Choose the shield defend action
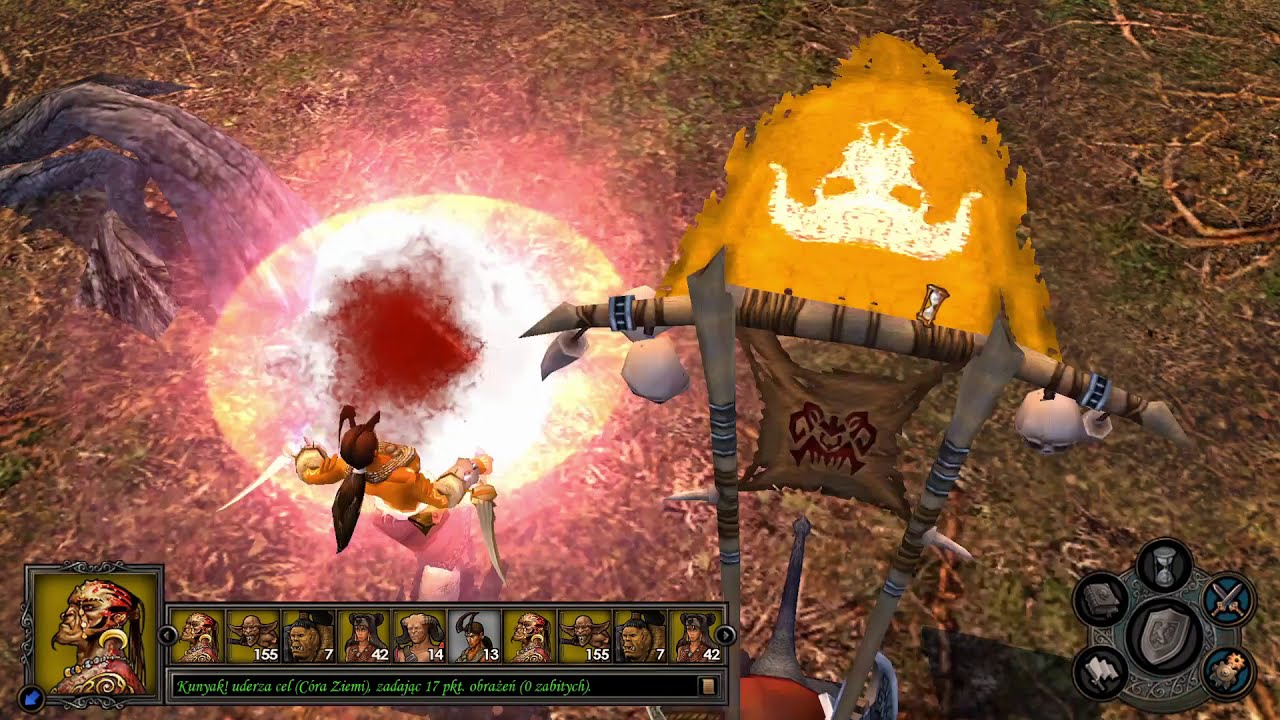1280x720 pixels. 1163,635
